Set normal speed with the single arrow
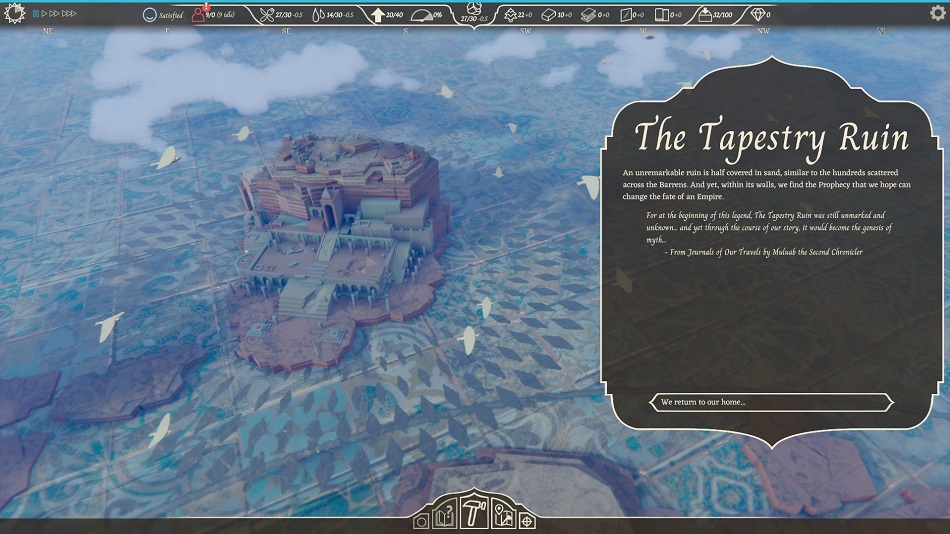This screenshot has width=950, height=534. click(x=44, y=14)
